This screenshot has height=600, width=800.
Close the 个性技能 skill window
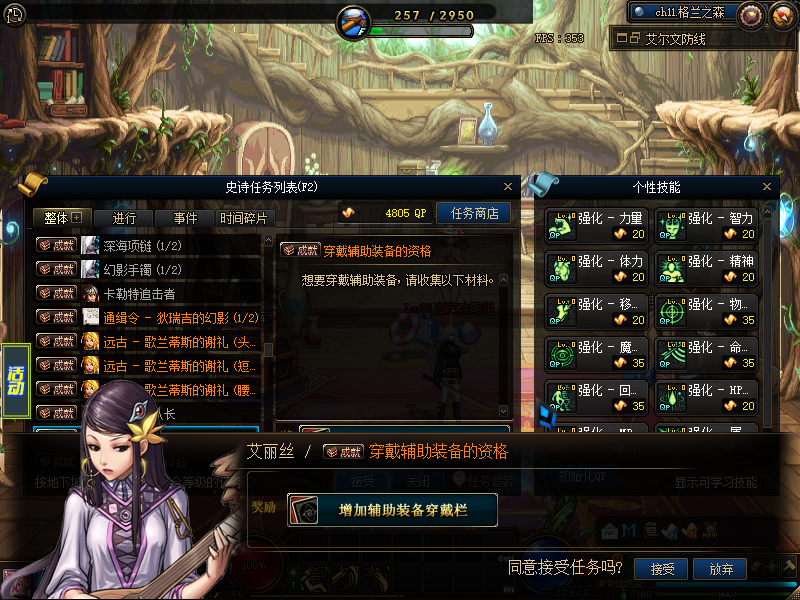pyautogui.click(x=767, y=186)
